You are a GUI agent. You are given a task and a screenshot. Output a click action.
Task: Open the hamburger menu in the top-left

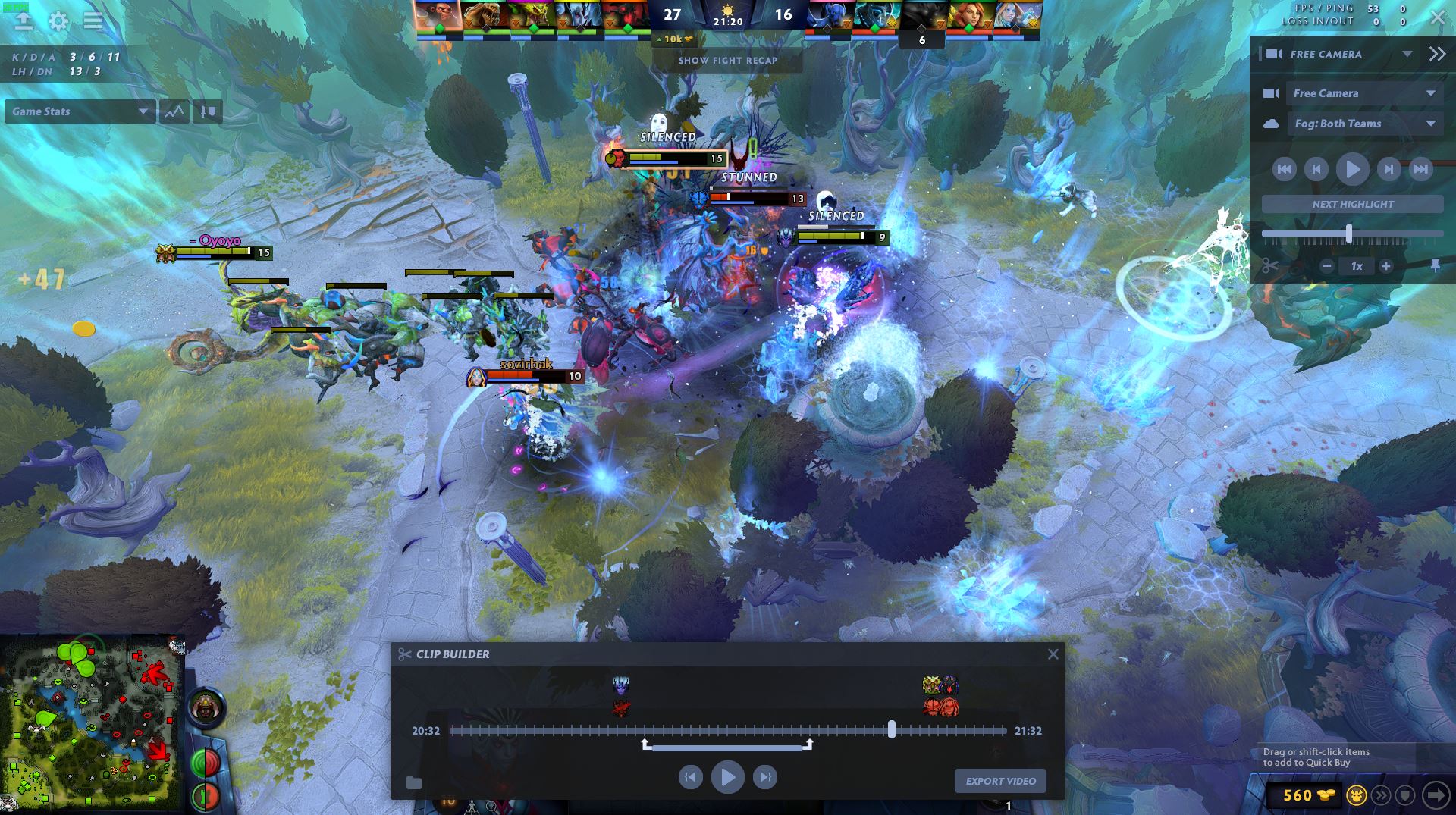(93, 20)
